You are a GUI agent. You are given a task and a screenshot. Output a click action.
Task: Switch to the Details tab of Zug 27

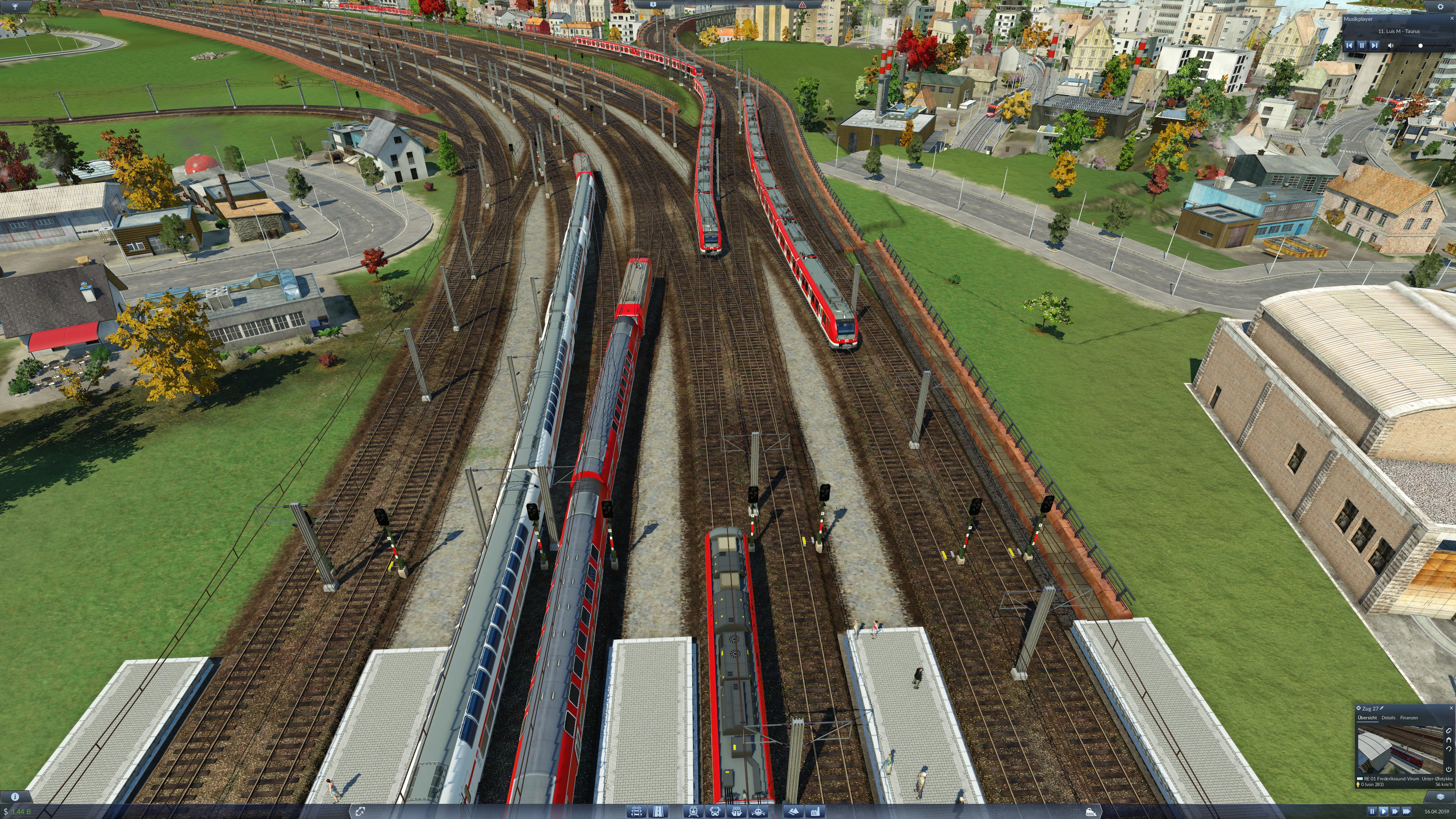1389,718
